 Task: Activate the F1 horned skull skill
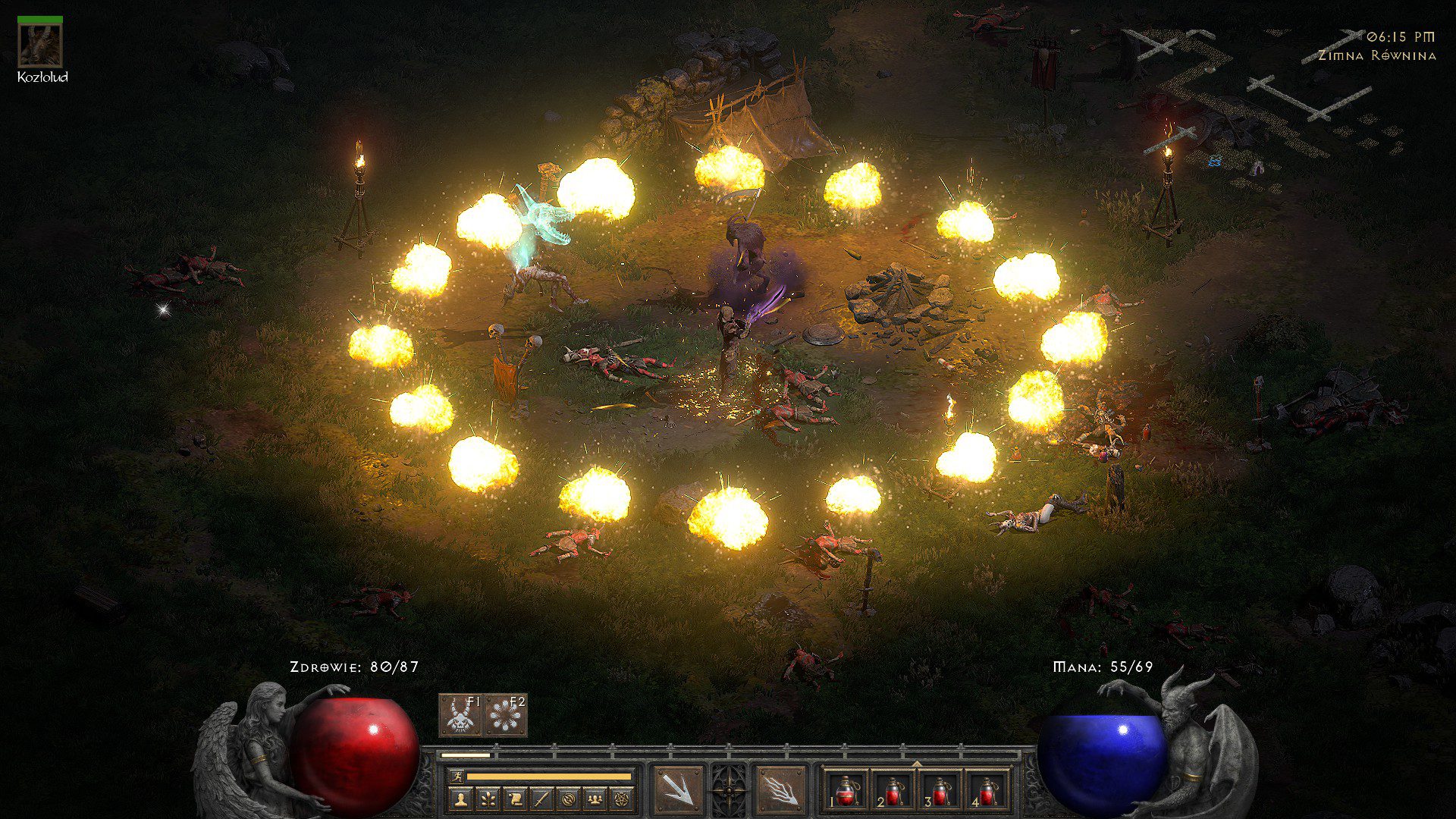pyautogui.click(x=460, y=715)
